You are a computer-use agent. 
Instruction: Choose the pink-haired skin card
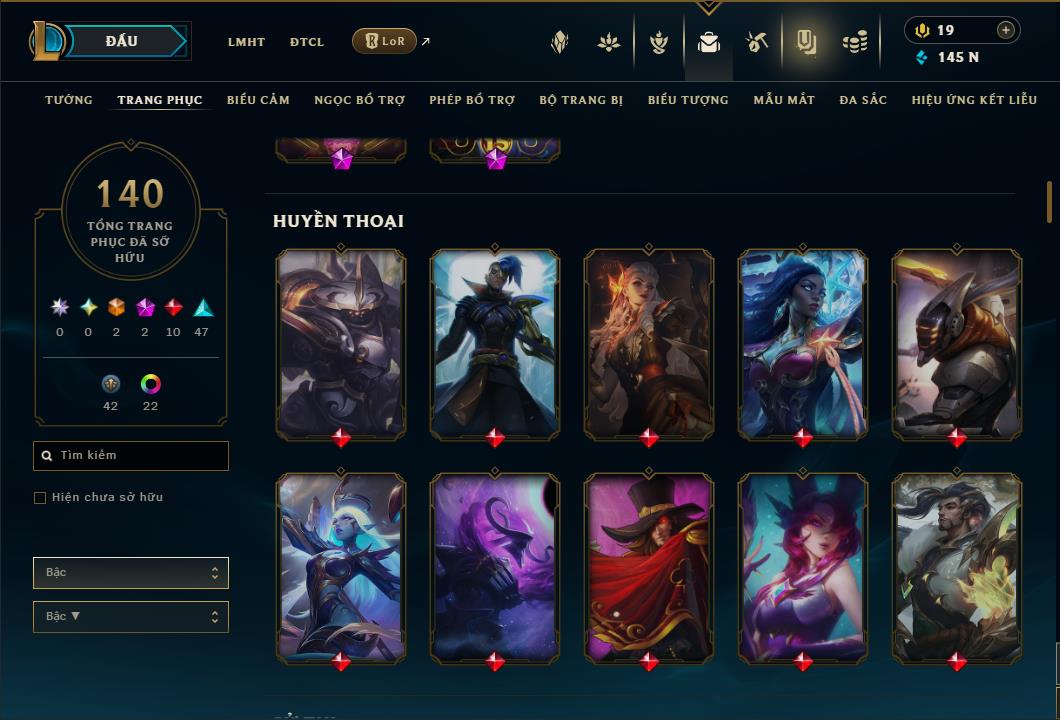(803, 565)
